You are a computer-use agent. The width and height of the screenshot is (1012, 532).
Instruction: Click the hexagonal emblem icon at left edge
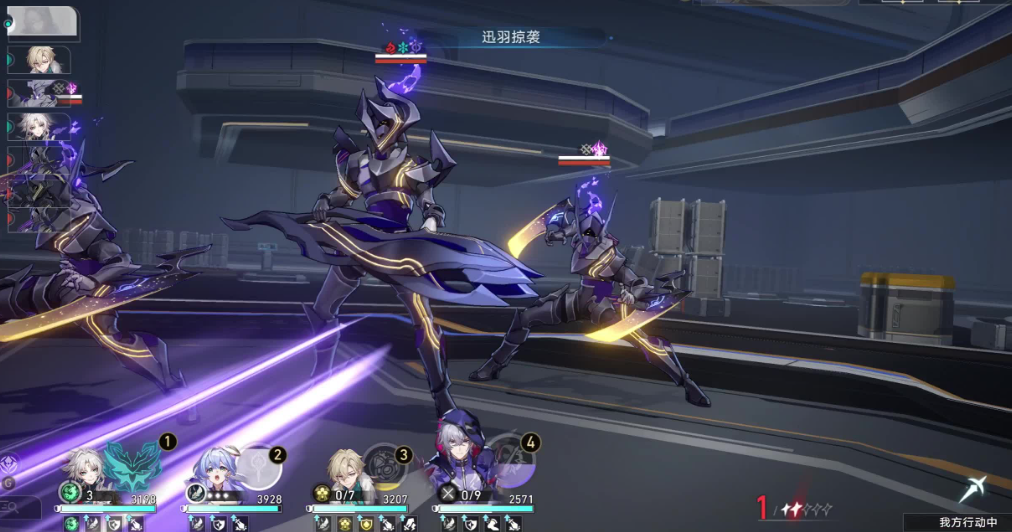pyautogui.click(x=9, y=463)
